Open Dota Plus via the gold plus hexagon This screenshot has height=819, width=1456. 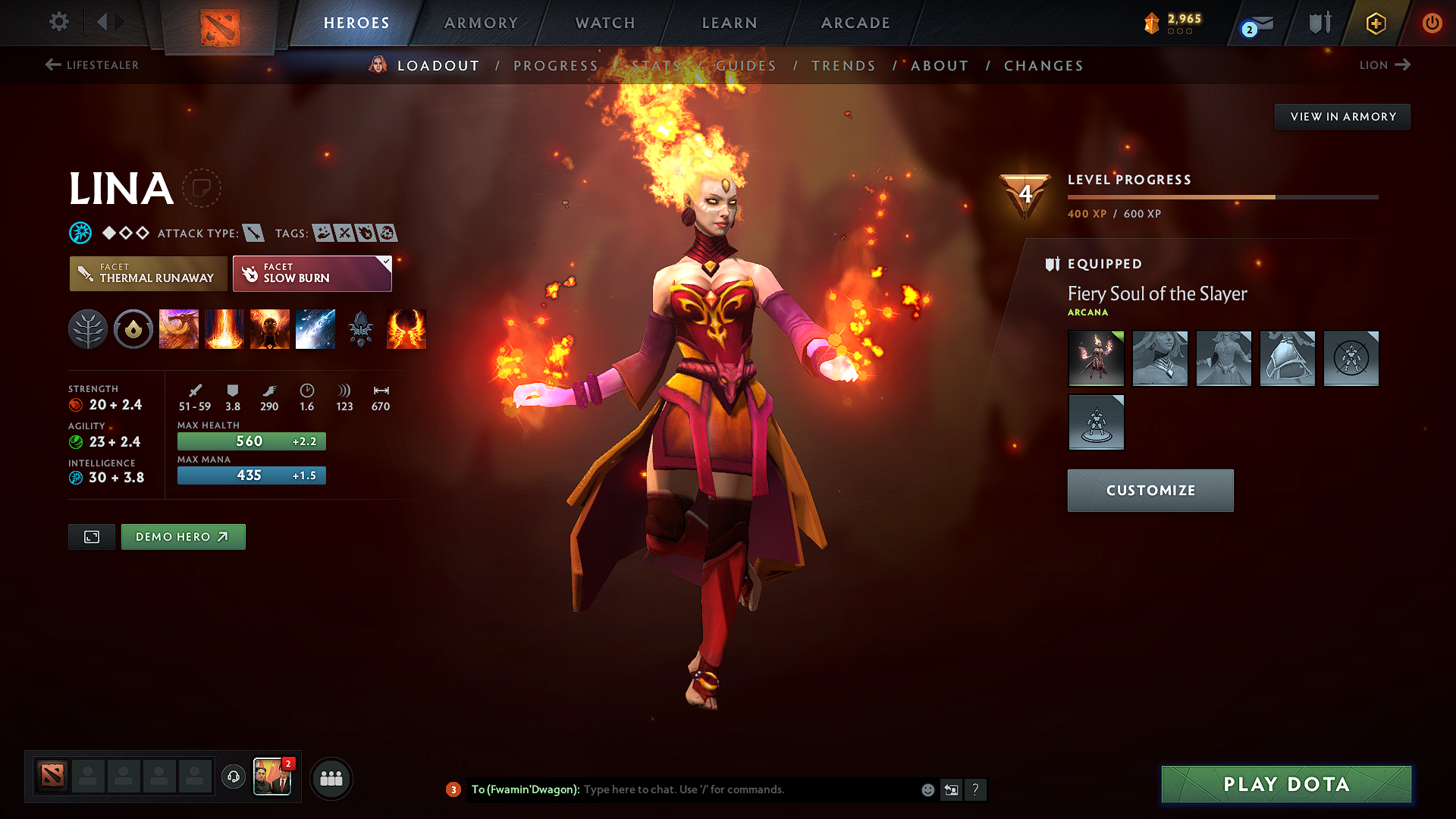coord(1375,23)
